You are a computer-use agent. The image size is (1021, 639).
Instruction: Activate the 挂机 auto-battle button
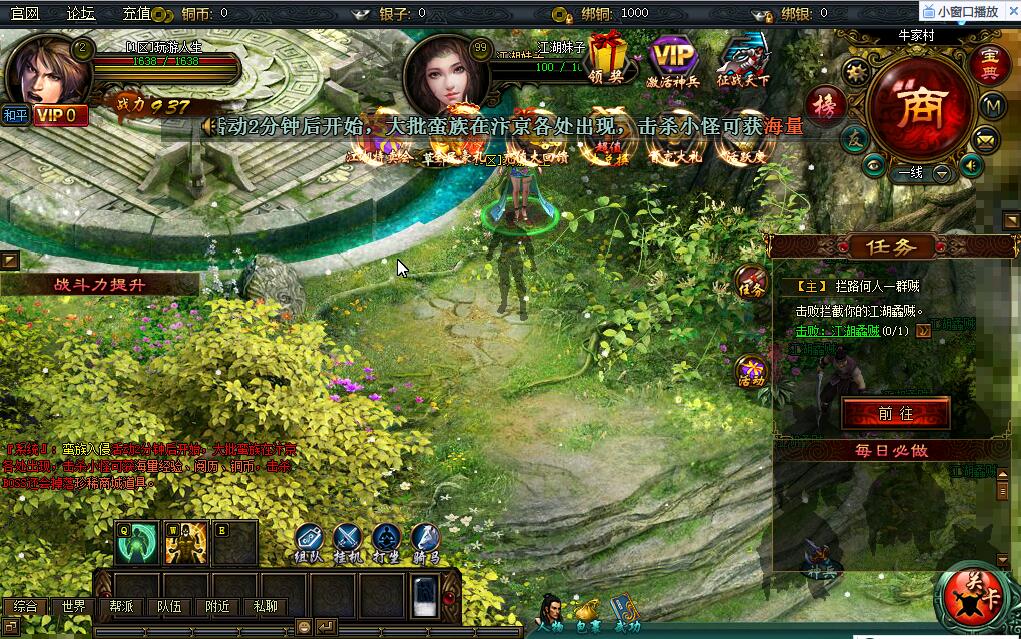pos(348,541)
